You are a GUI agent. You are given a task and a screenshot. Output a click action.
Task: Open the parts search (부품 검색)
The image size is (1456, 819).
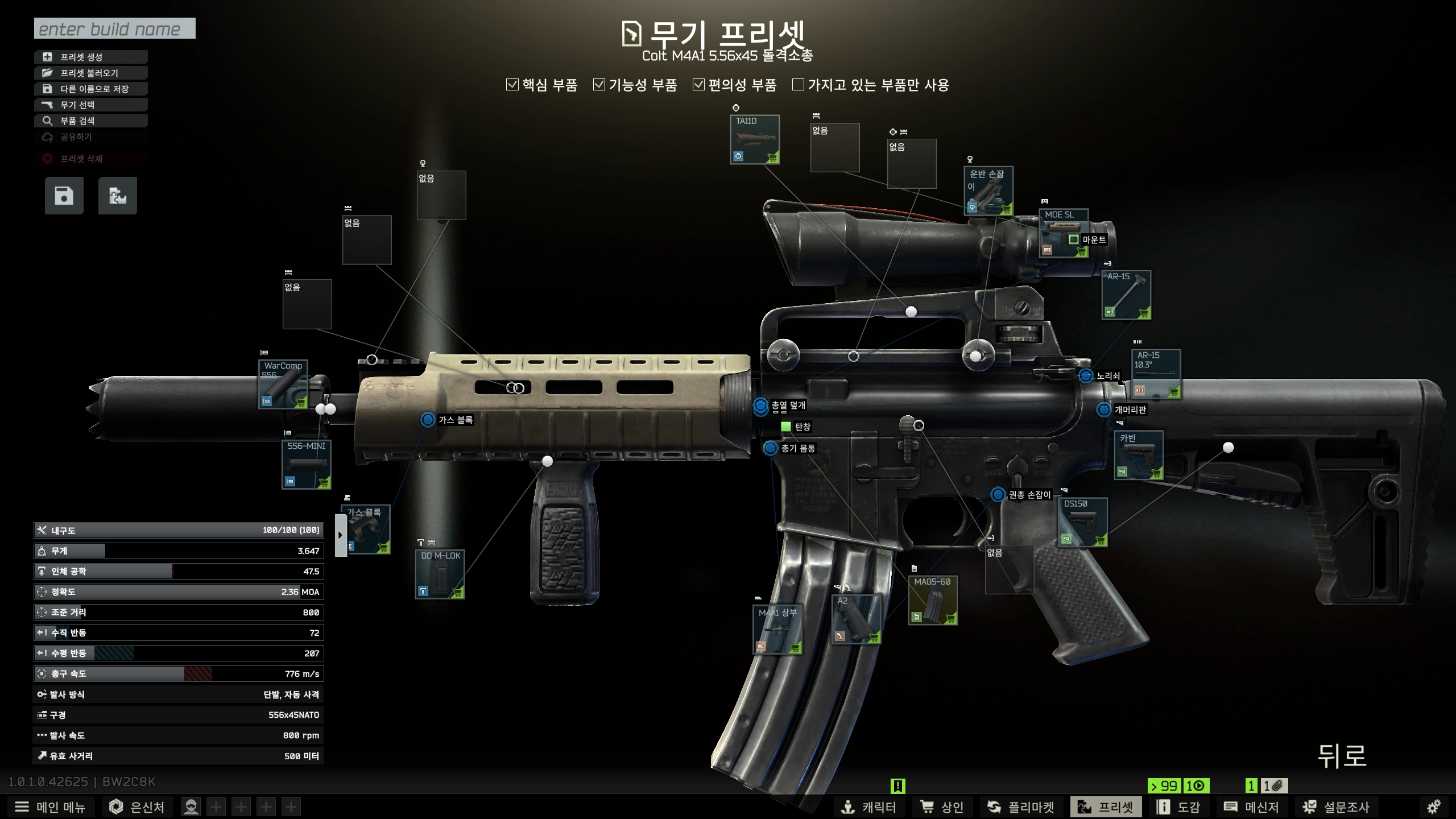[x=91, y=121]
